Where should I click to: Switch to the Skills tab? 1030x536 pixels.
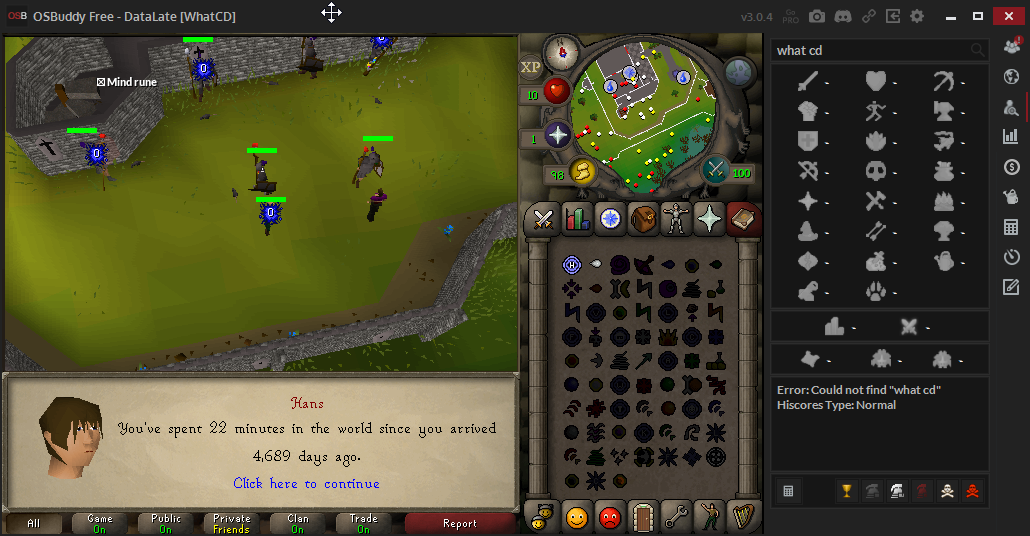[577, 218]
